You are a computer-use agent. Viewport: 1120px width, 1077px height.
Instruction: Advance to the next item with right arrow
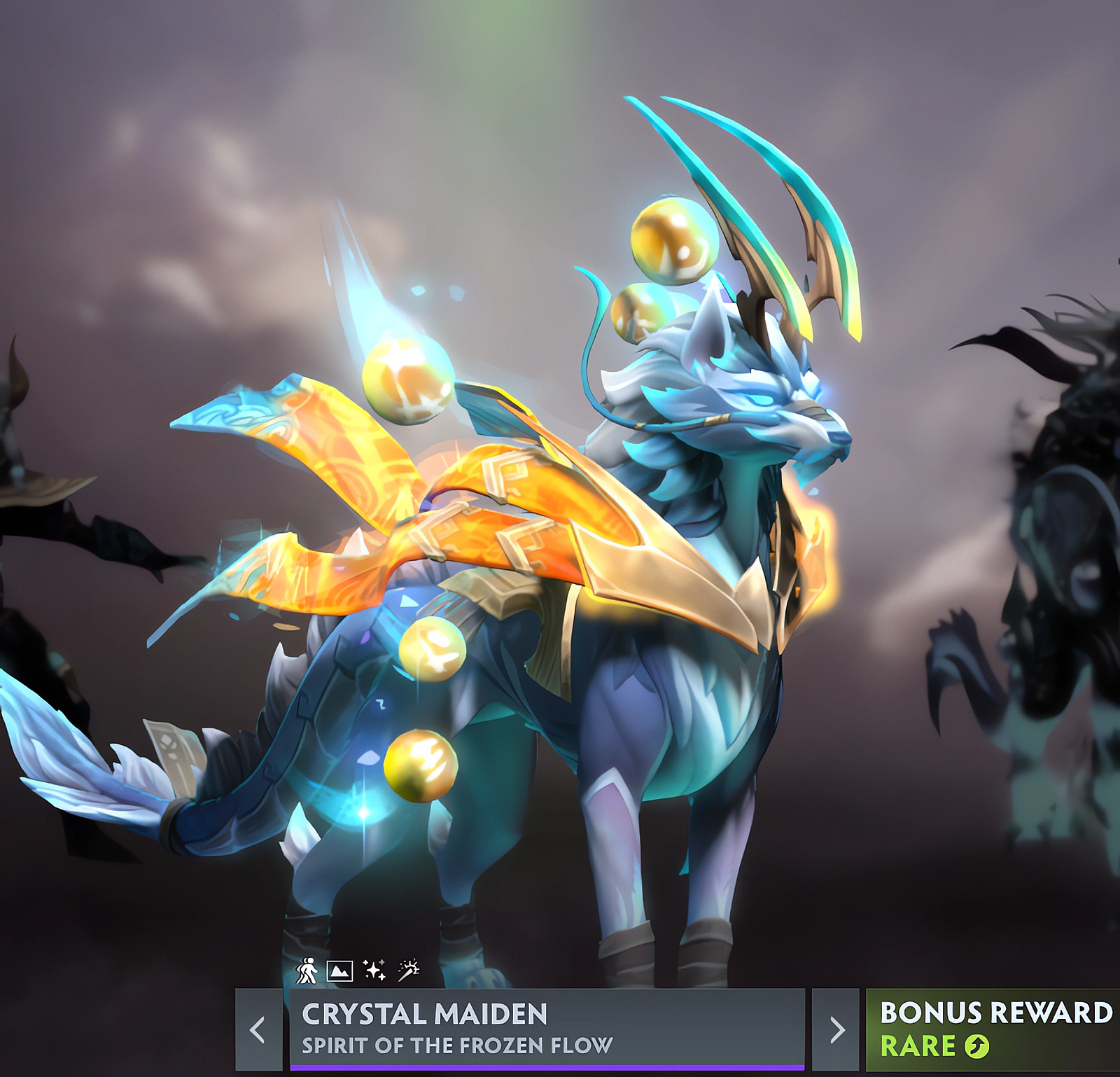point(836,1029)
